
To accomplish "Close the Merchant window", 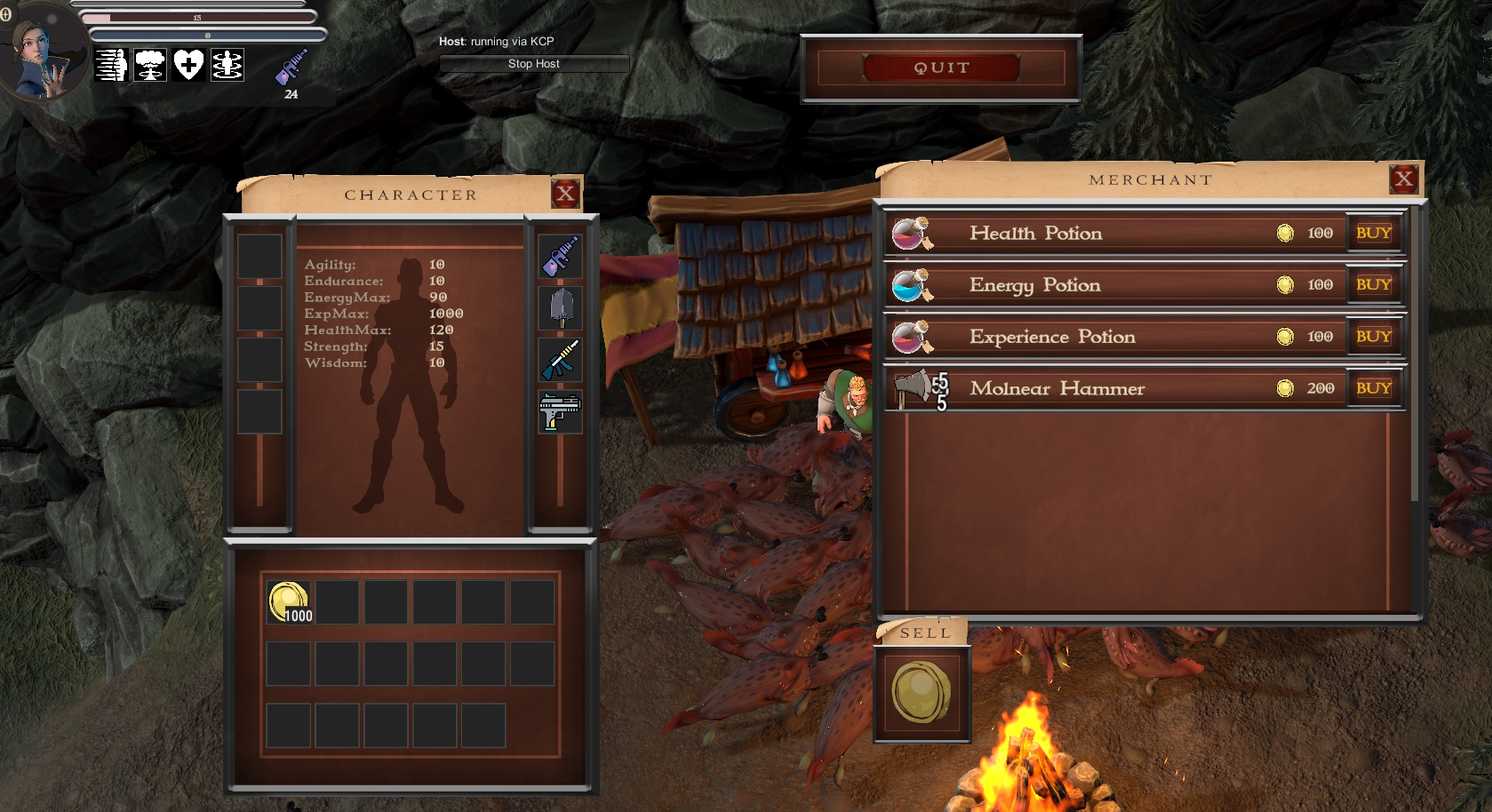I will coord(1403,179).
